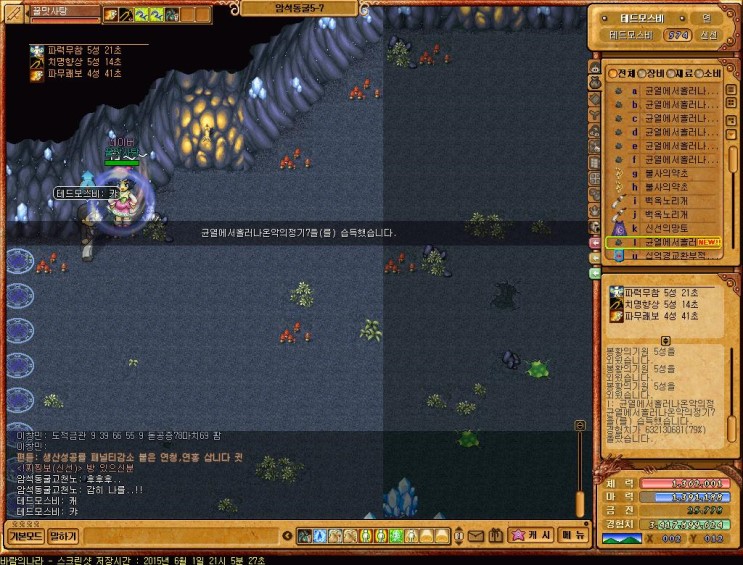Open the 메뉴 menu button
This screenshot has height=565, width=743.
click(572, 535)
